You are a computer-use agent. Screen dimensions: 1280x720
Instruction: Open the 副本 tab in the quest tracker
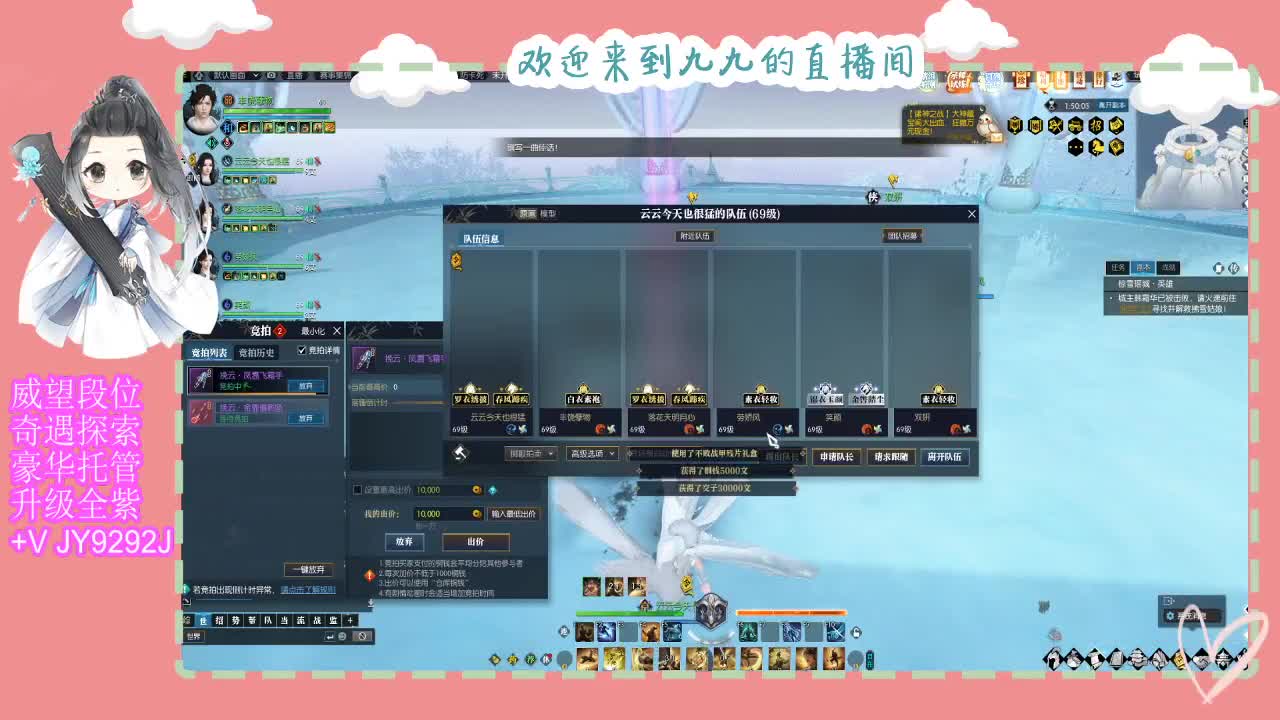tap(1141, 268)
